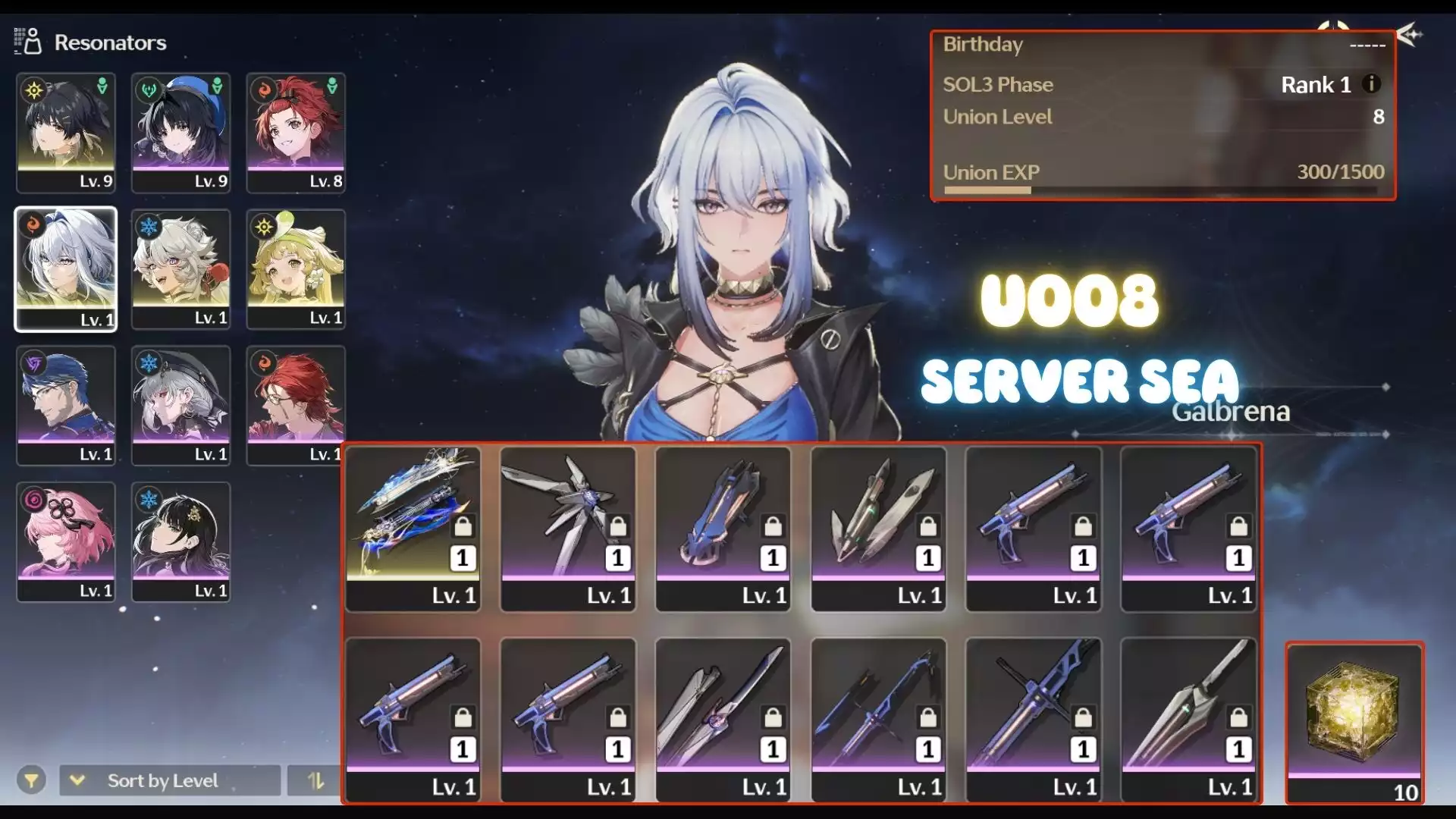This screenshot has width=1456, height=819.
Task: Show SOL3 Phase rank info
Action: pos(1371,84)
